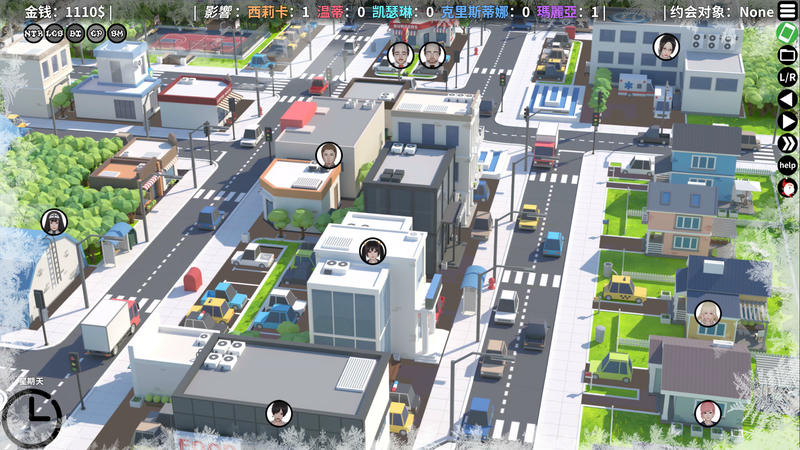This screenshot has width=800, height=450.
Task: Open the green smartphone
Action: (788, 32)
